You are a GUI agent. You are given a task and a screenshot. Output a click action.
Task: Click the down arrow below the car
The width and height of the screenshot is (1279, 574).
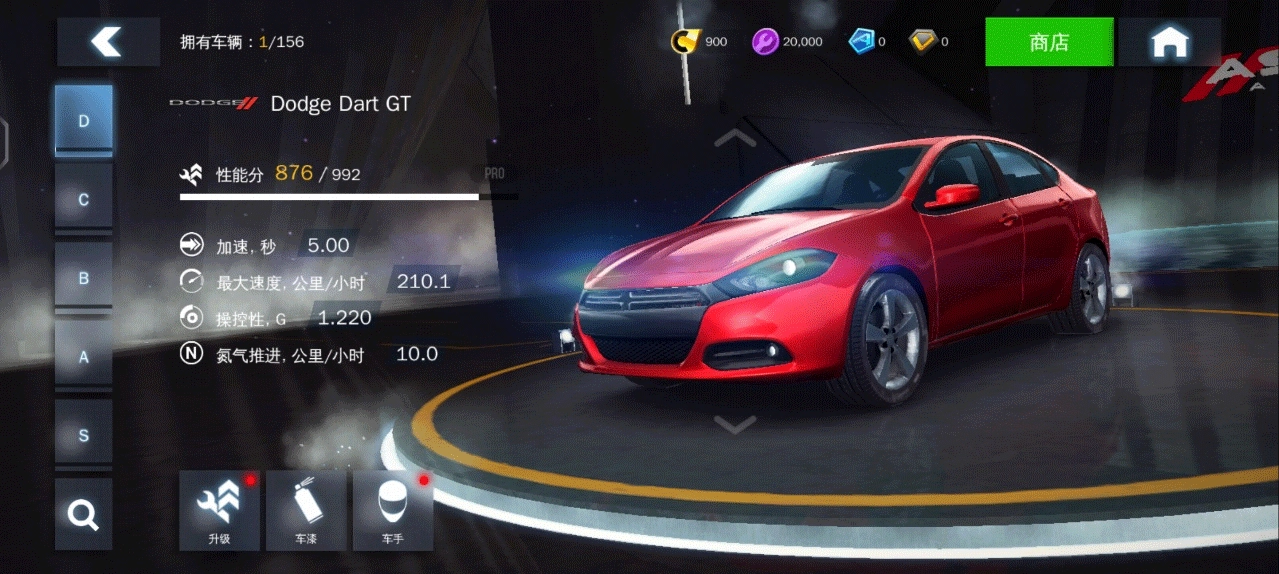[735, 425]
